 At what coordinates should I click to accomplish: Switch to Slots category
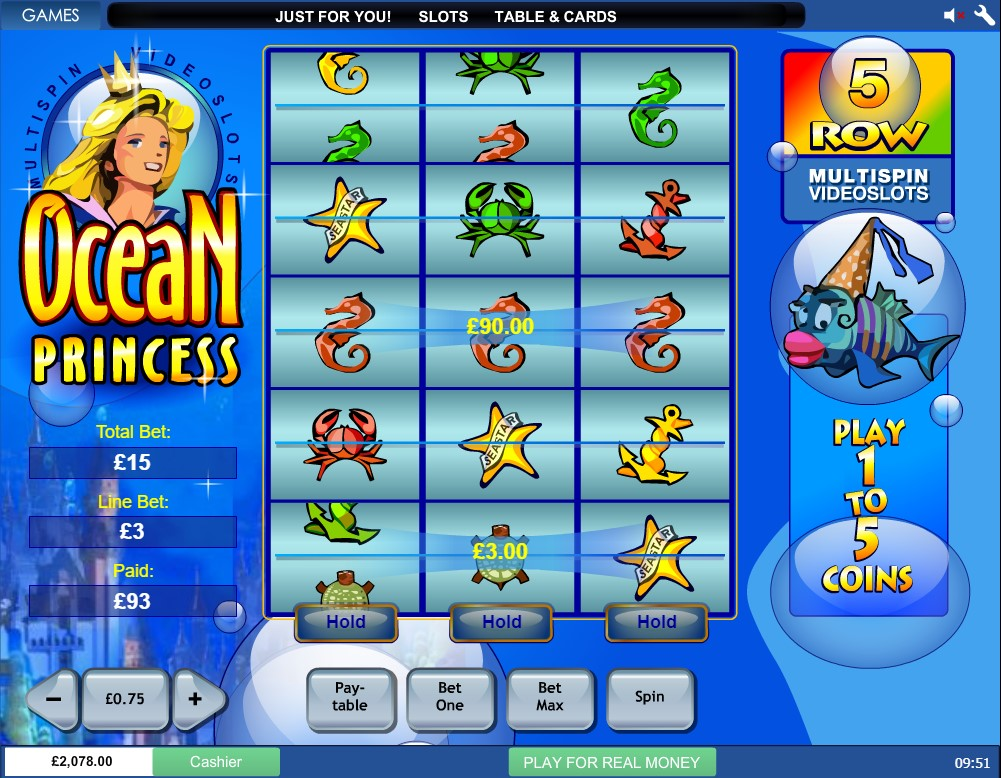(443, 16)
